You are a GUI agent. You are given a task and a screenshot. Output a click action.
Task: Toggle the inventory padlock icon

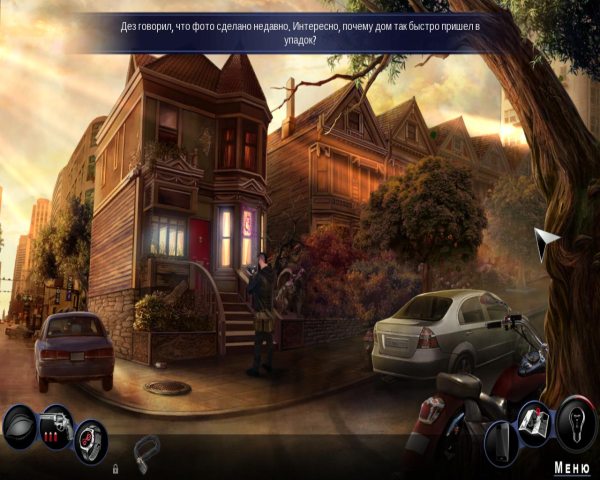pos(116,467)
